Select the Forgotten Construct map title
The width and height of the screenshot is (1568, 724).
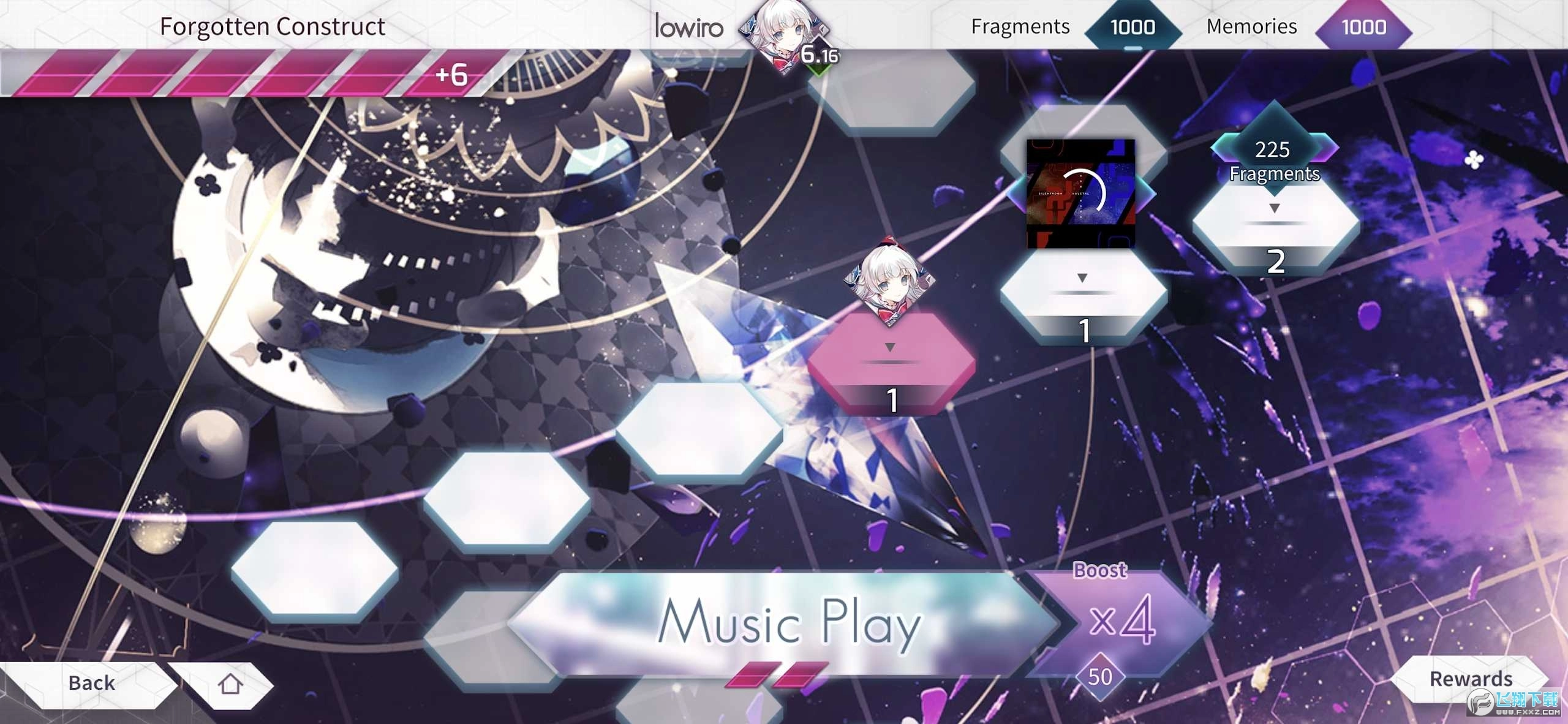tap(272, 26)
